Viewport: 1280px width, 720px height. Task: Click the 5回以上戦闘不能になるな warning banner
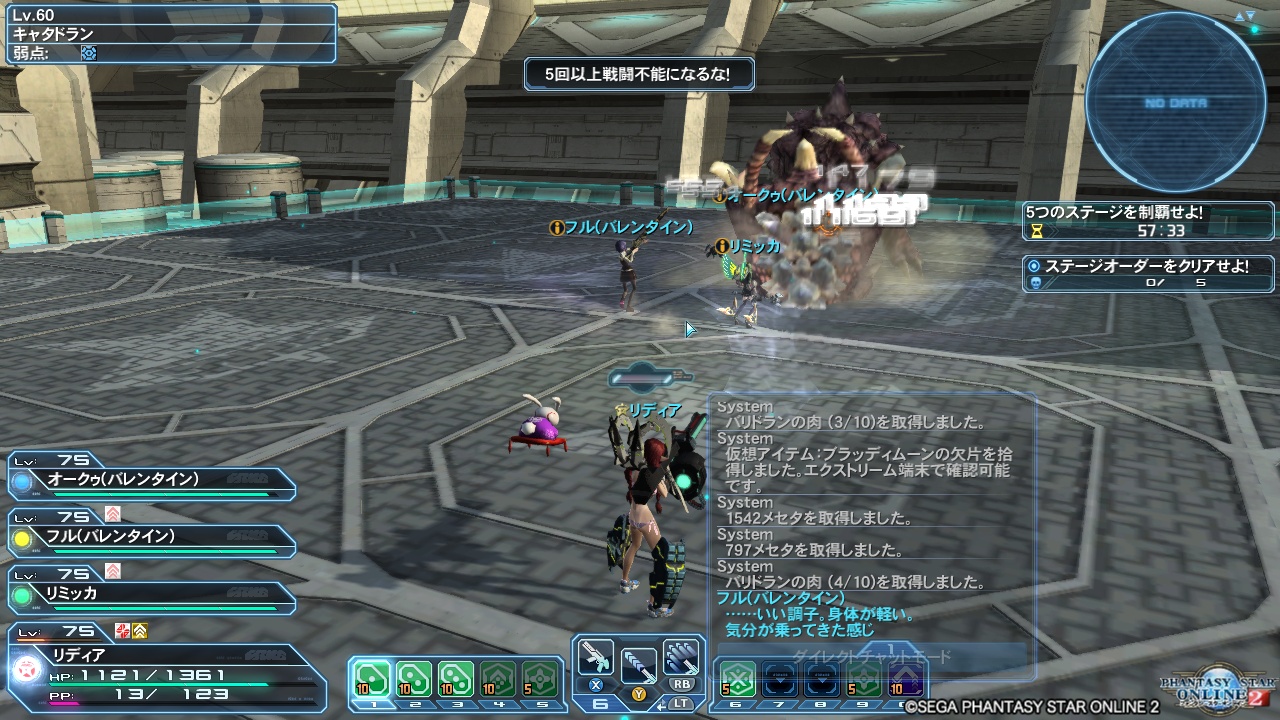pos(638,73)
